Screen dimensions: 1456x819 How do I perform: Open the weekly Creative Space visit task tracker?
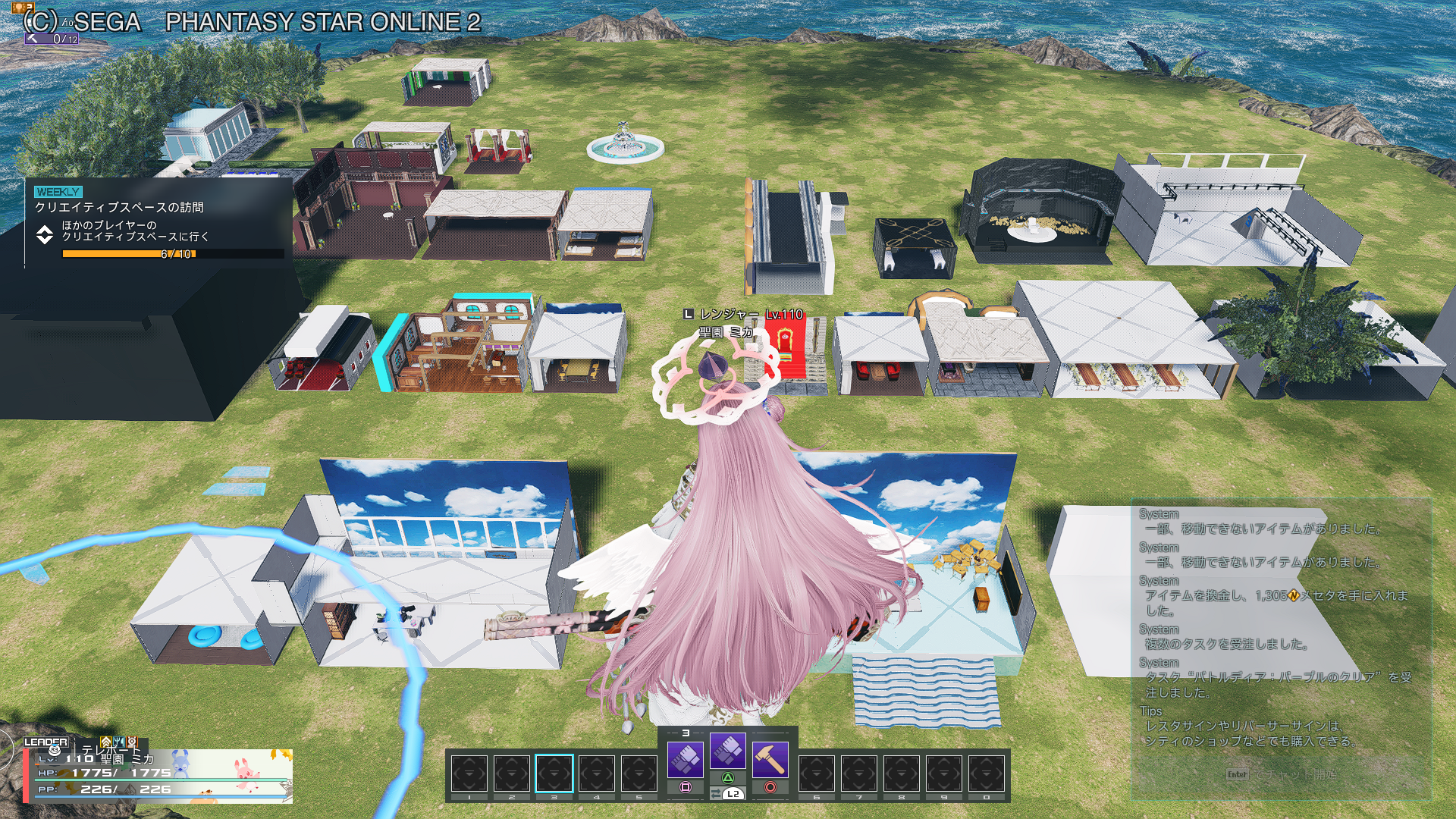(x=159, y=221)
